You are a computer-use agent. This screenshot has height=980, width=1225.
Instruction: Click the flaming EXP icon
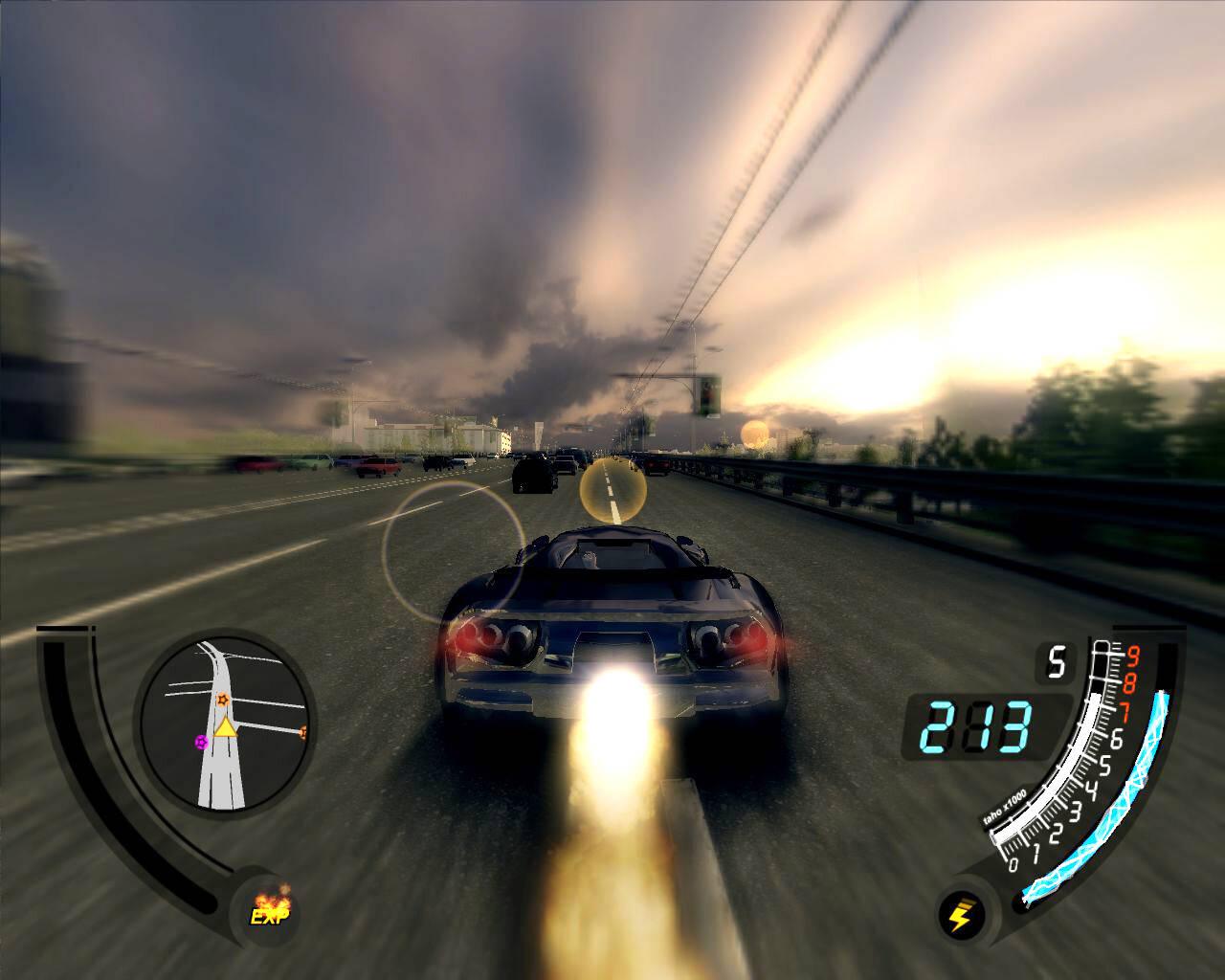point(269,907)
